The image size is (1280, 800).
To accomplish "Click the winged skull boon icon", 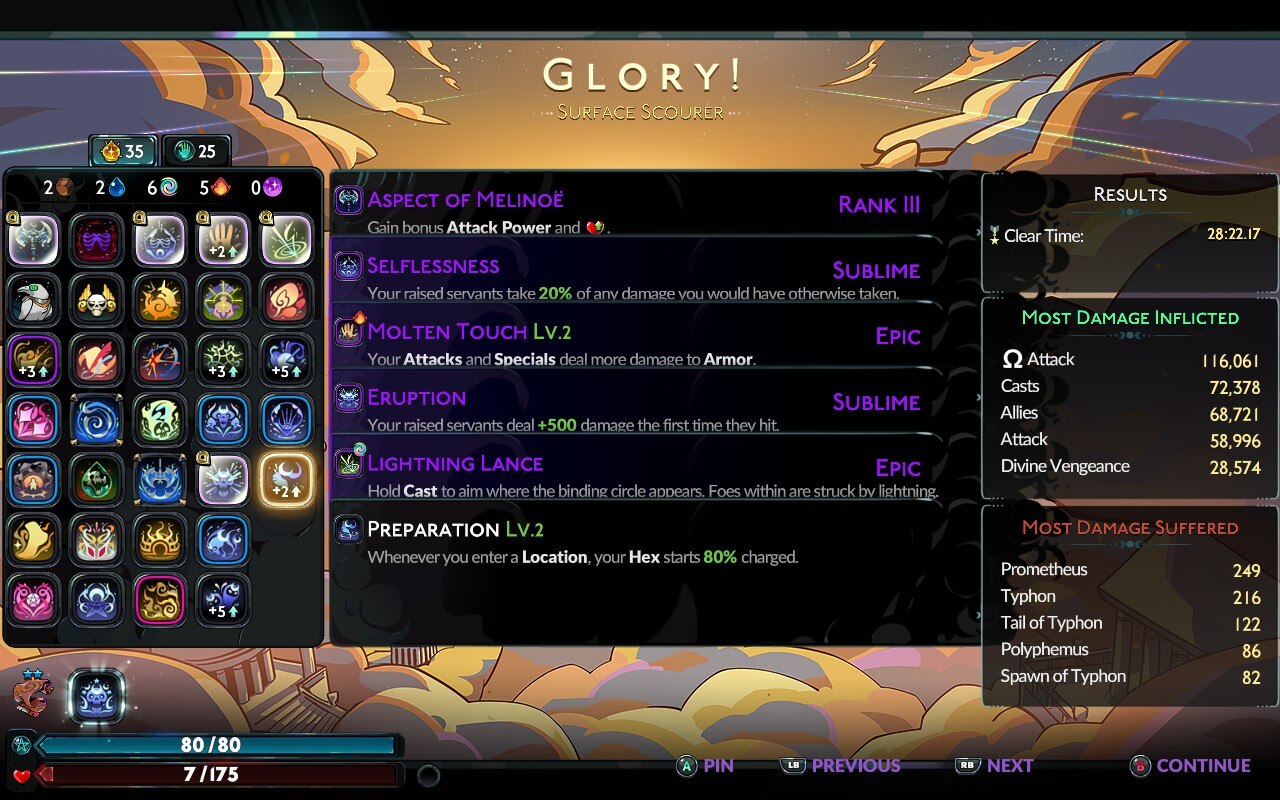I will tap(97, 301).
